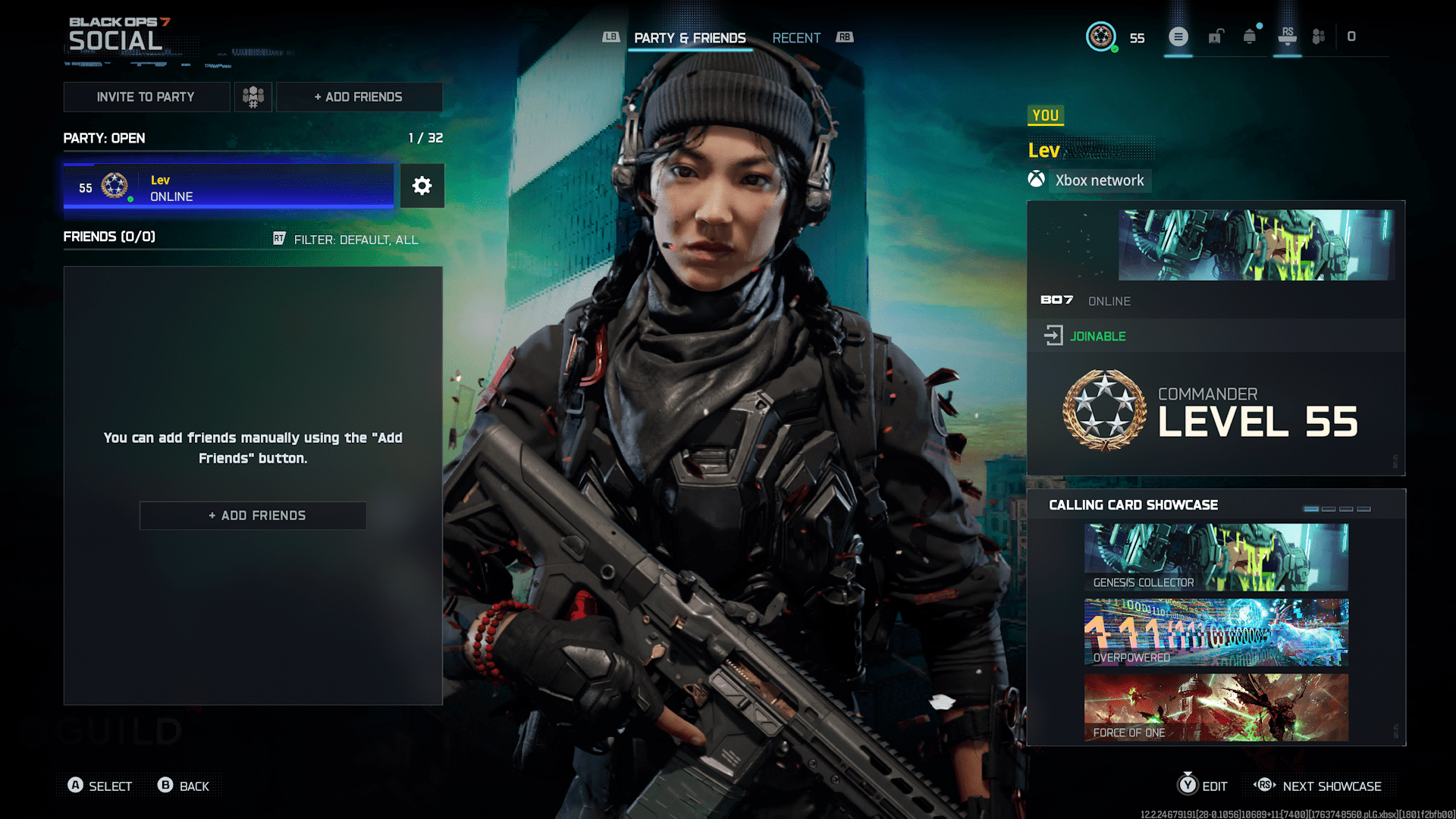Switch to the RECENT tab
Screen dimensions: 1456x819
tap(796, 38)
